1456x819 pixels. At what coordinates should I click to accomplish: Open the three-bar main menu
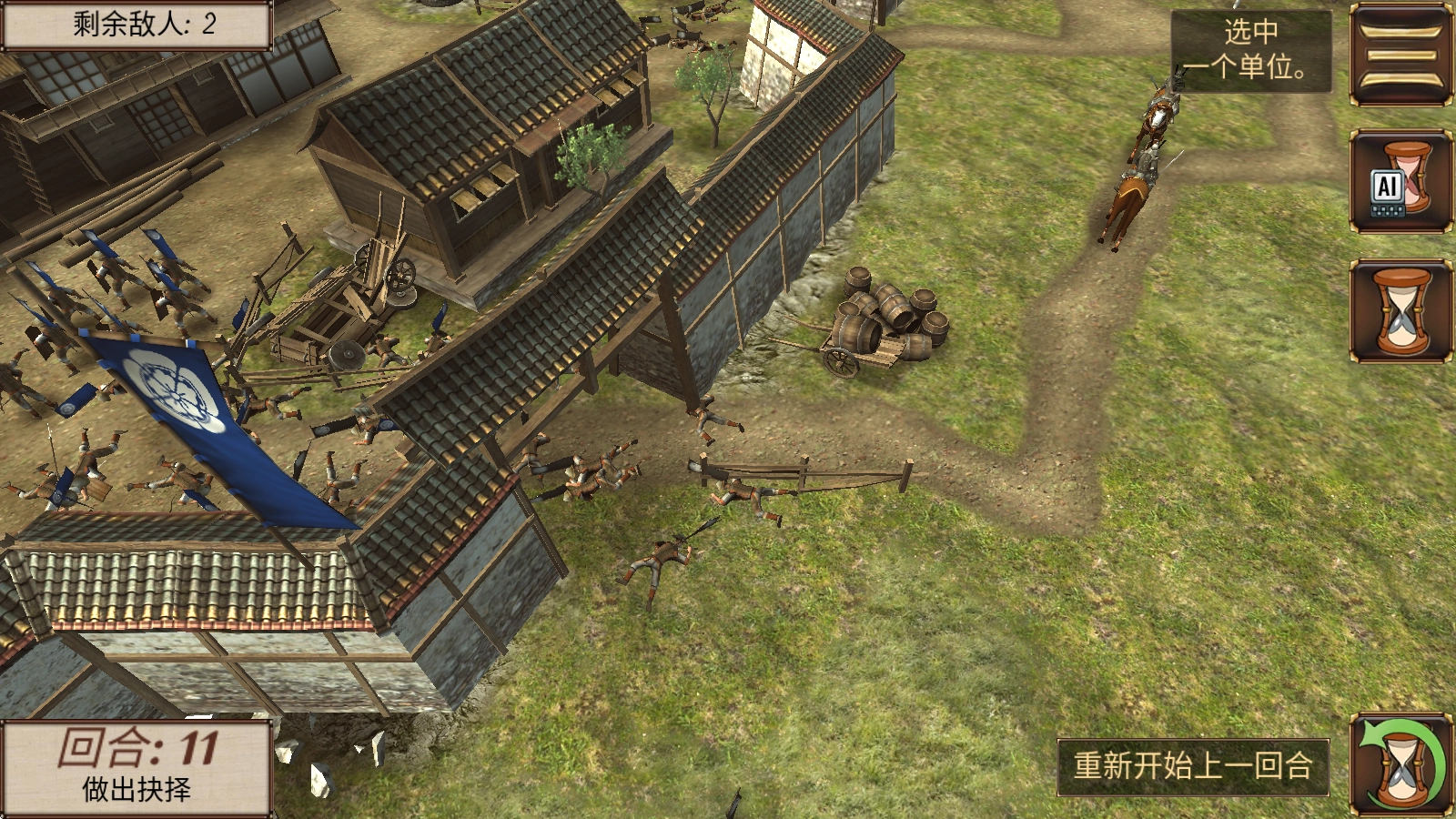[x=1400, y=55]
